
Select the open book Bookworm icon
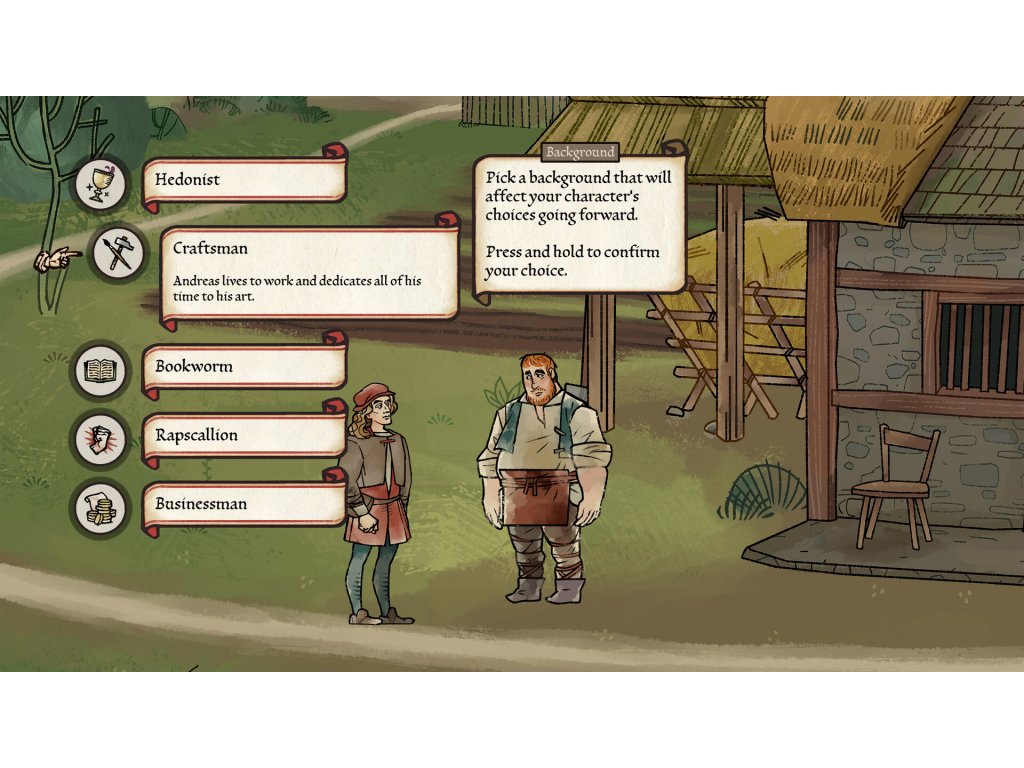coord(100,371)
